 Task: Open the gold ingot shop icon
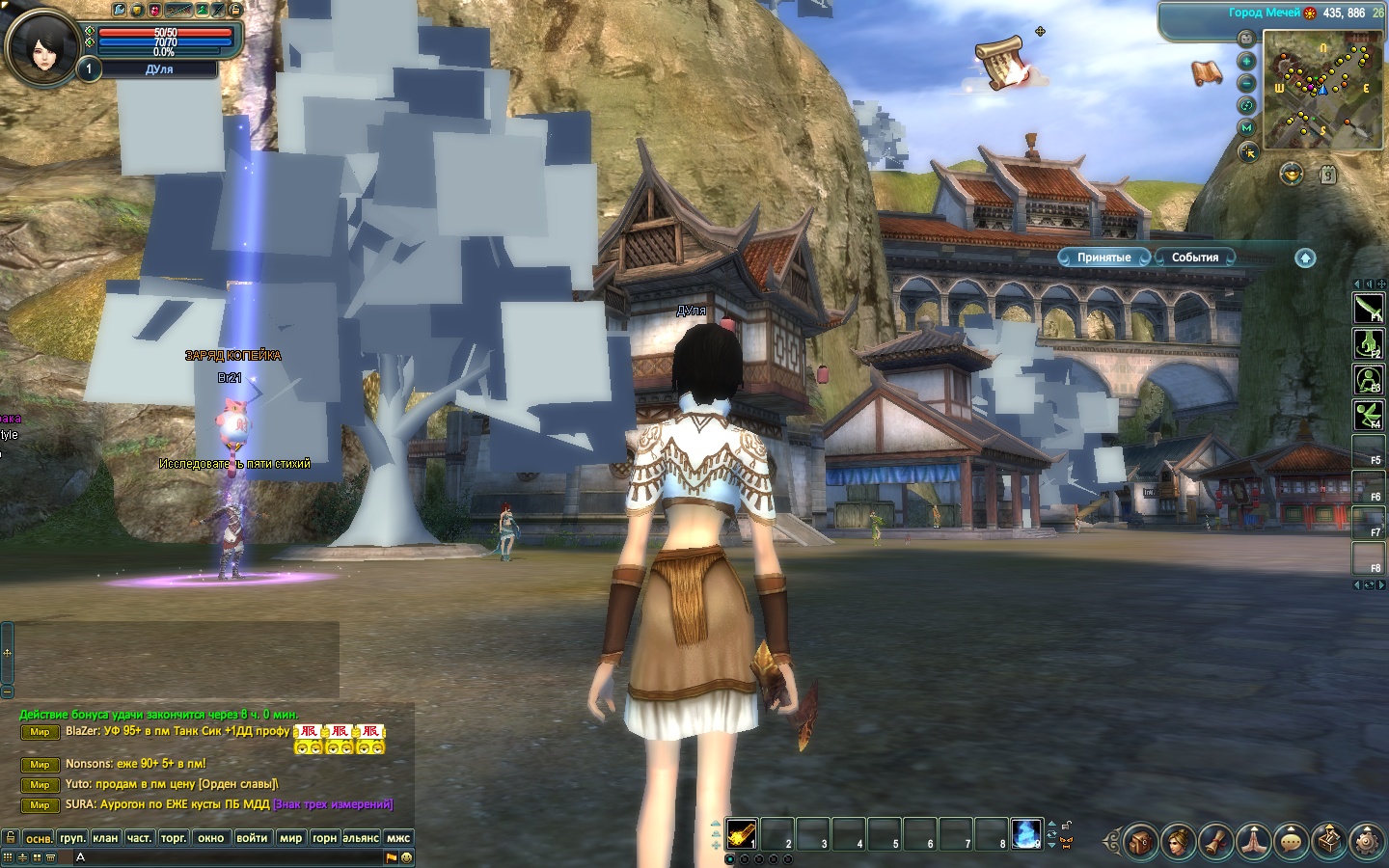point(1292,175)
